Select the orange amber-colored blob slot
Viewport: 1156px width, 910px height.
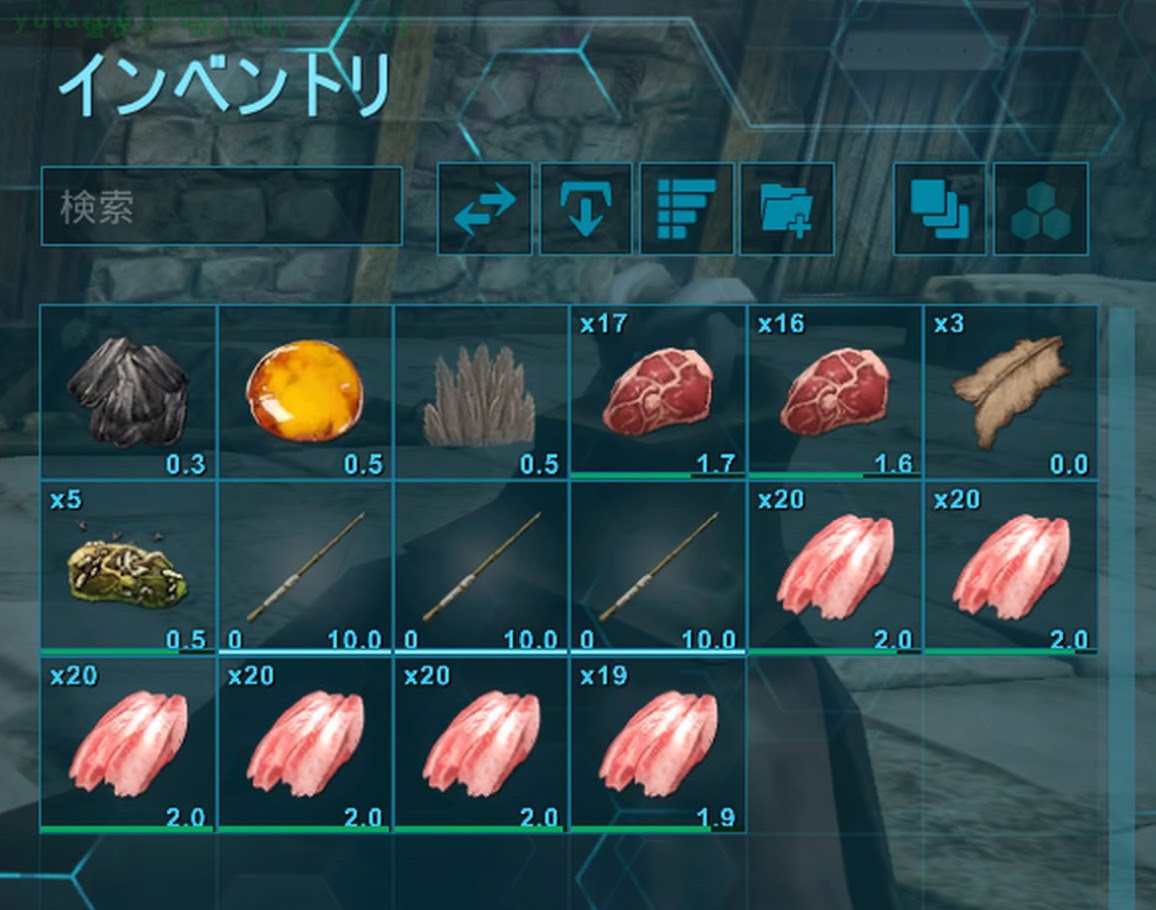coord(304,392)
